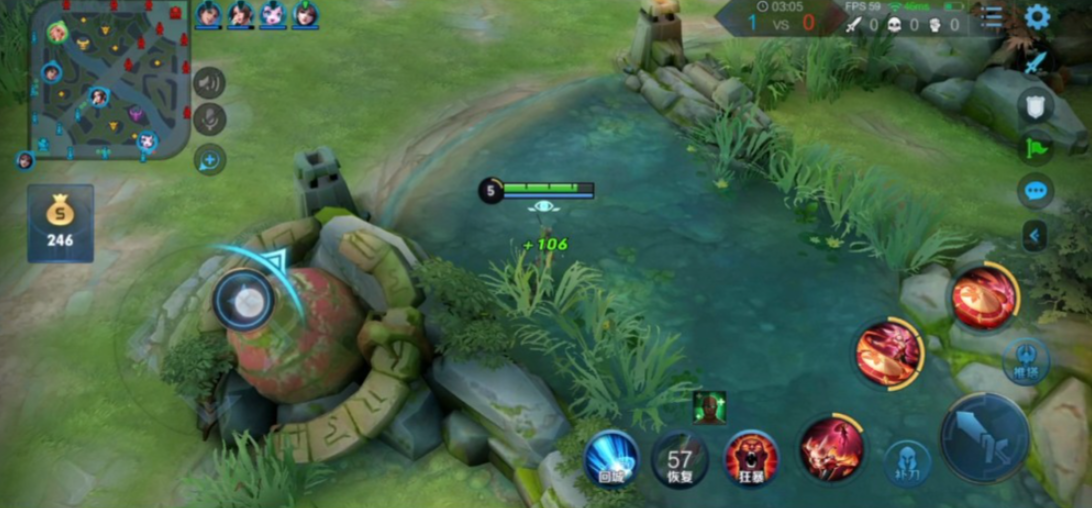Screen dimensions: 1092x508
Task: Select the 推塔 attack tower button
Action: (1026, 359)
